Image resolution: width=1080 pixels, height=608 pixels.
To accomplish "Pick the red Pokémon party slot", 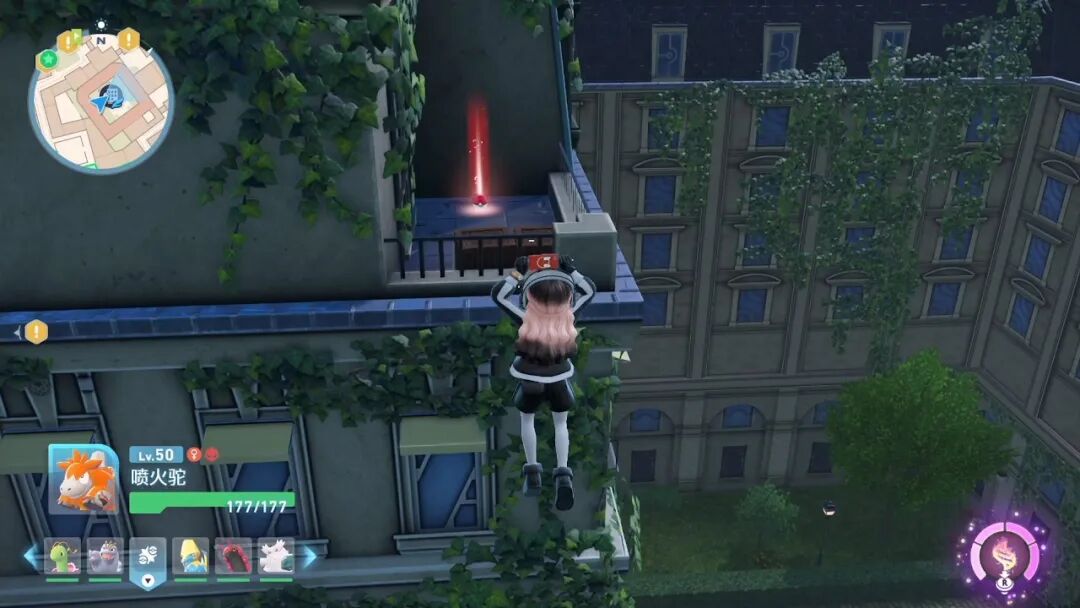I will tap(234, 556).
